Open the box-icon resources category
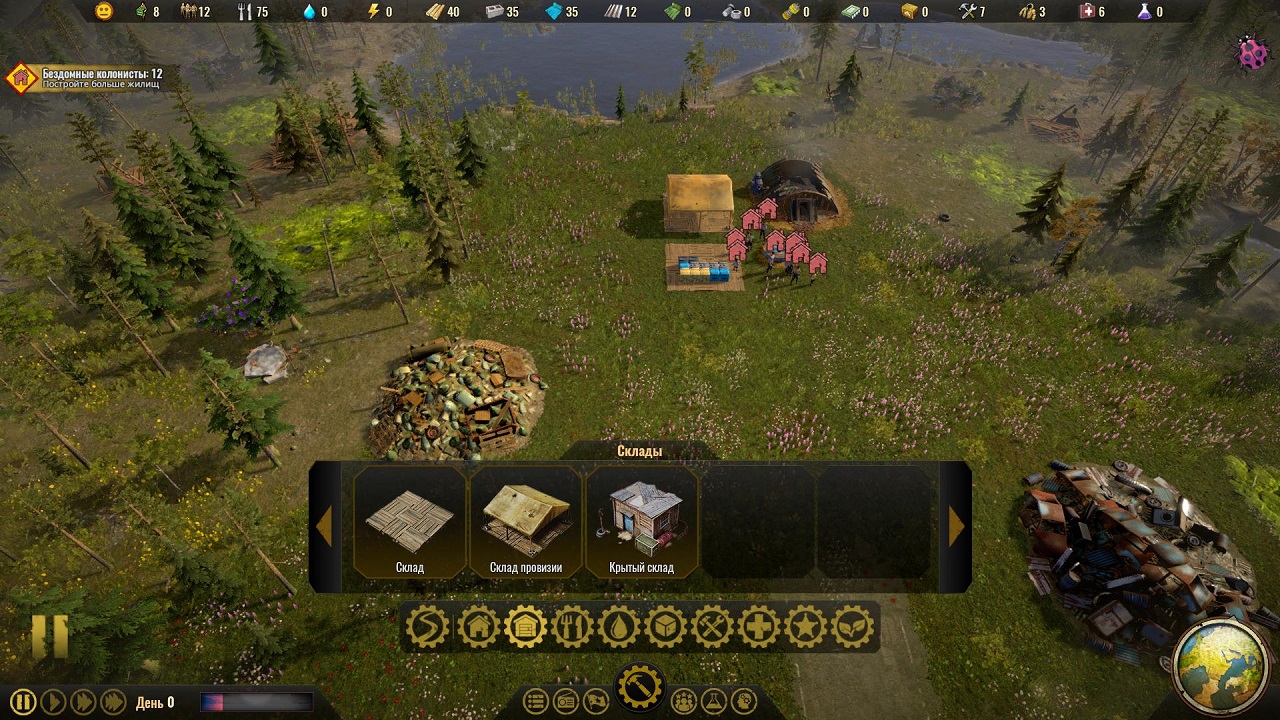The height and width of the screenshot is (720, 1280). [665, 627]
